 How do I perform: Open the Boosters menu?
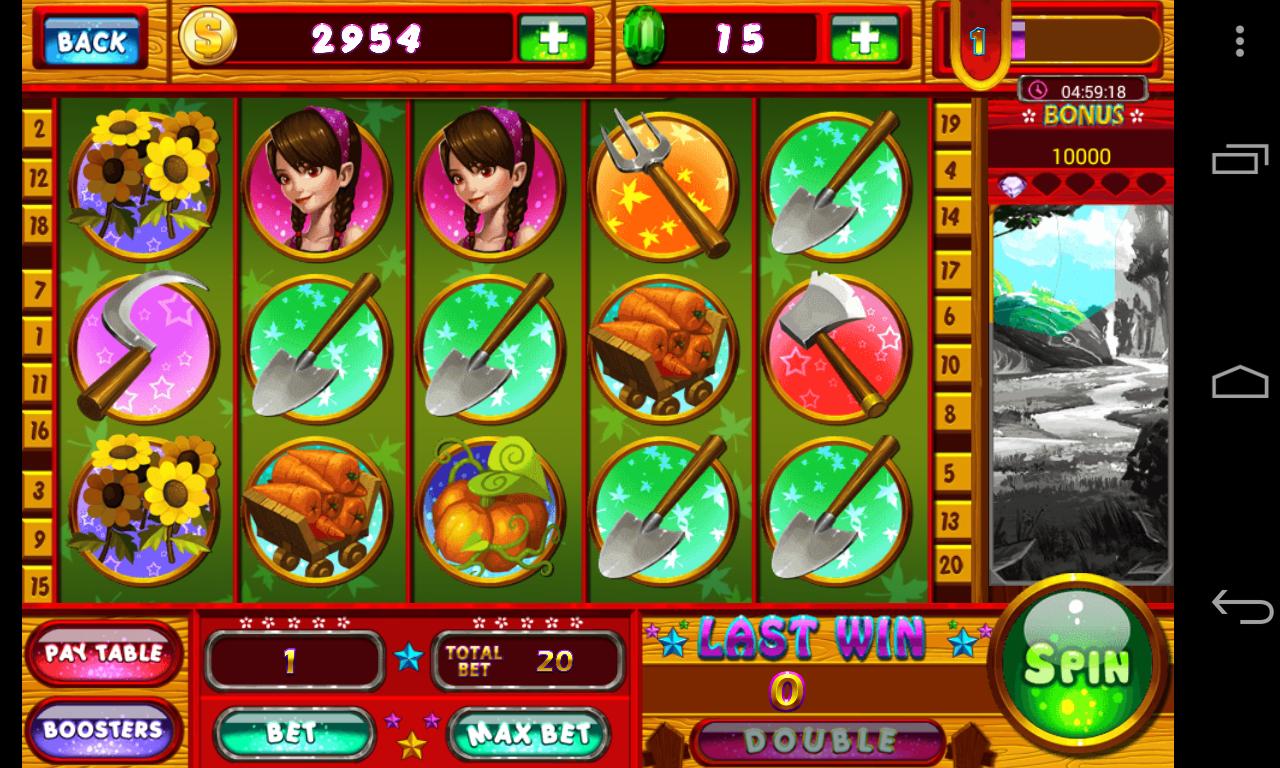(104, 730)
